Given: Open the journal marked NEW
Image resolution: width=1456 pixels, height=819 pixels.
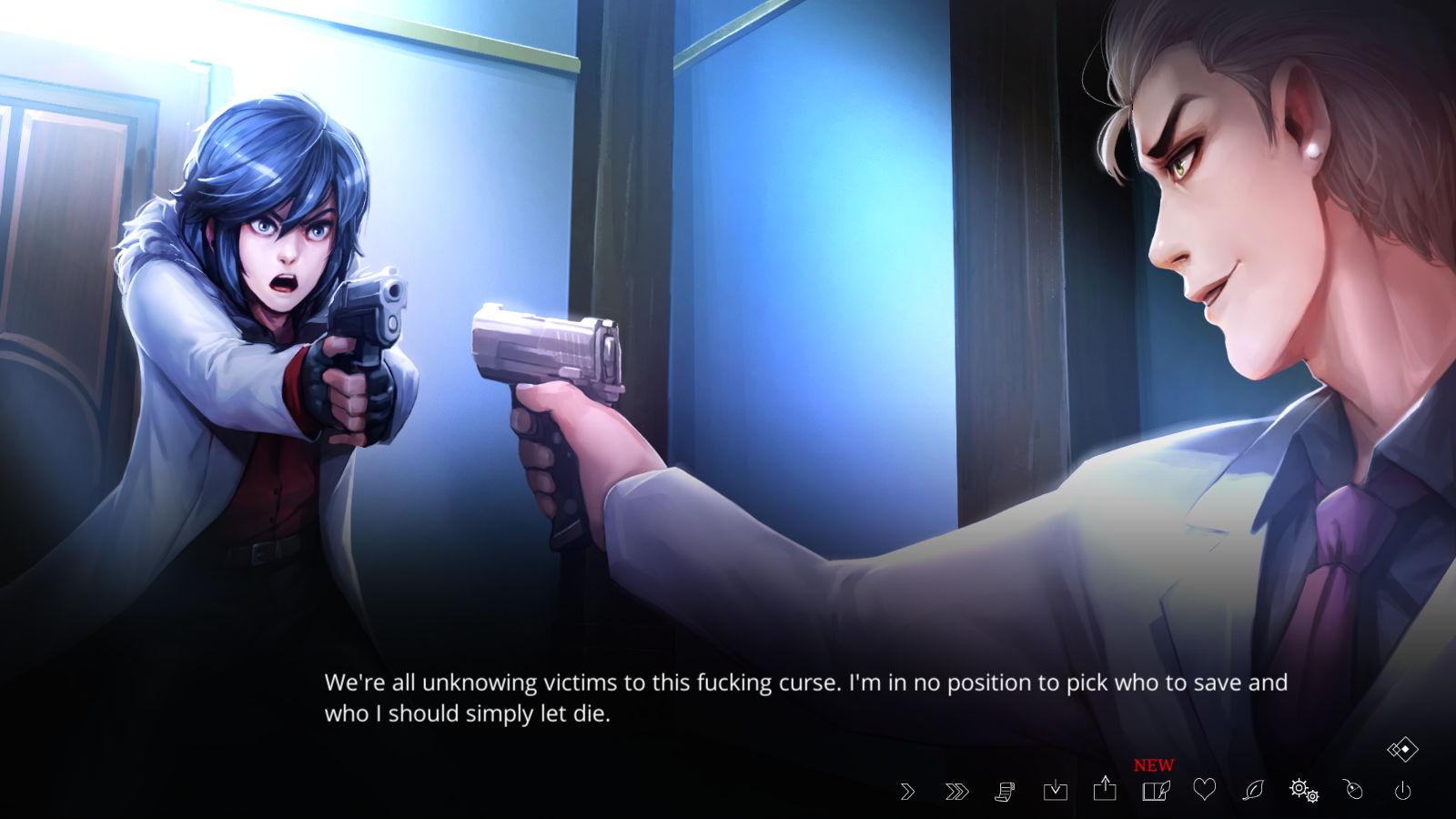Looking at the screenshot, I should (1156, 790).
